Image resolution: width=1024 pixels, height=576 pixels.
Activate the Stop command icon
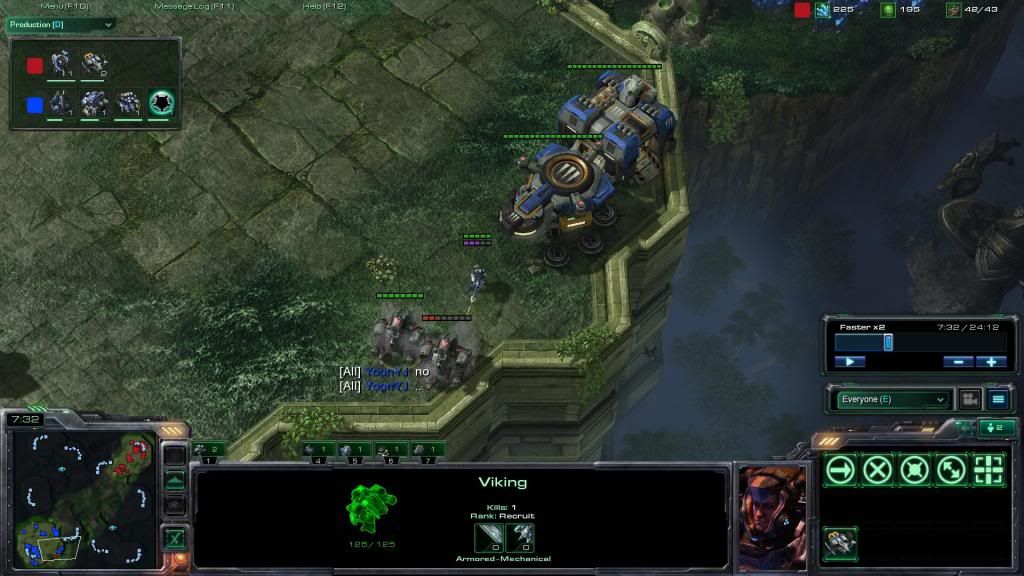pyautogui.click(x=877, y=470)
